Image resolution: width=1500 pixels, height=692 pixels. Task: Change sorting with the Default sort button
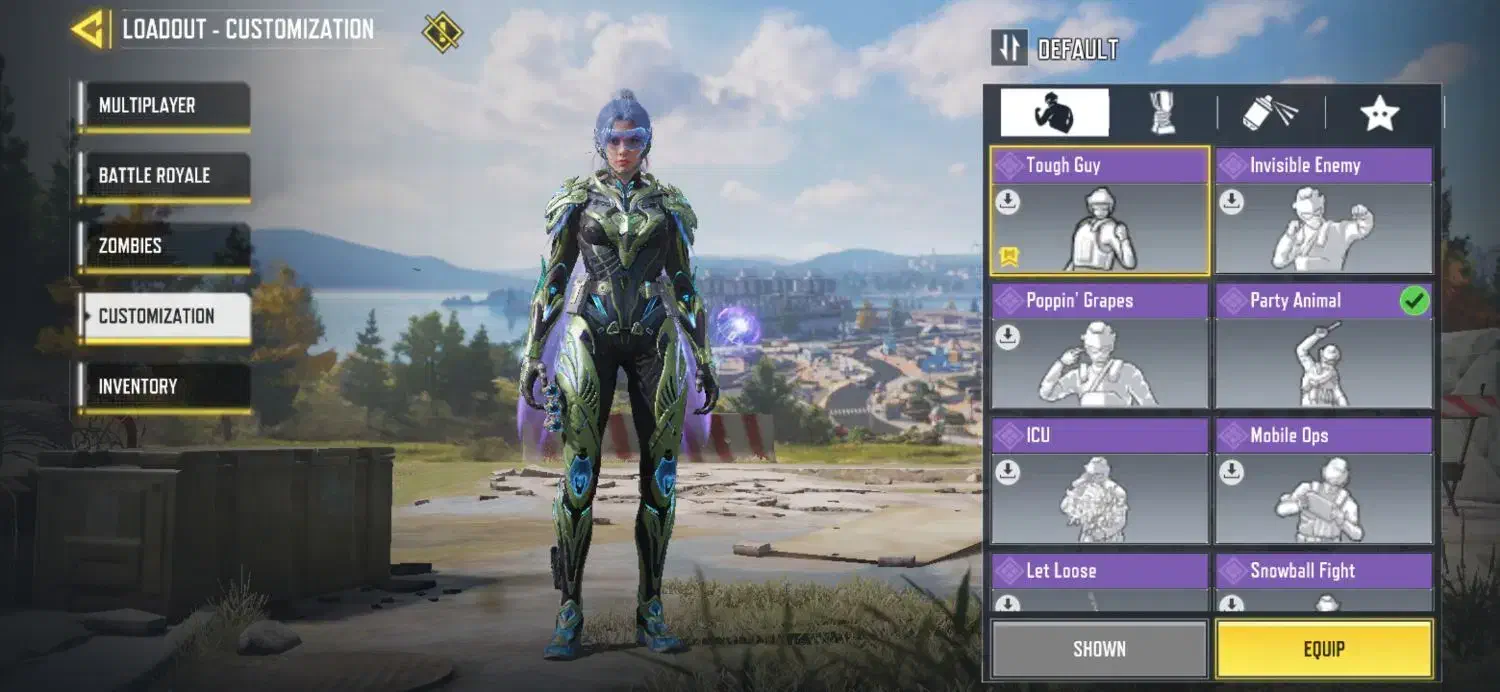(1055, 49)
